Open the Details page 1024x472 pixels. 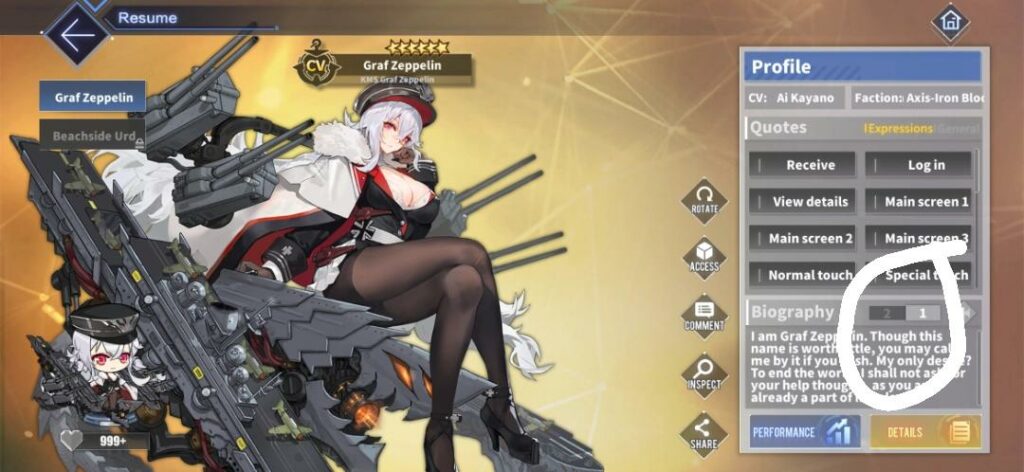(925, 432)
